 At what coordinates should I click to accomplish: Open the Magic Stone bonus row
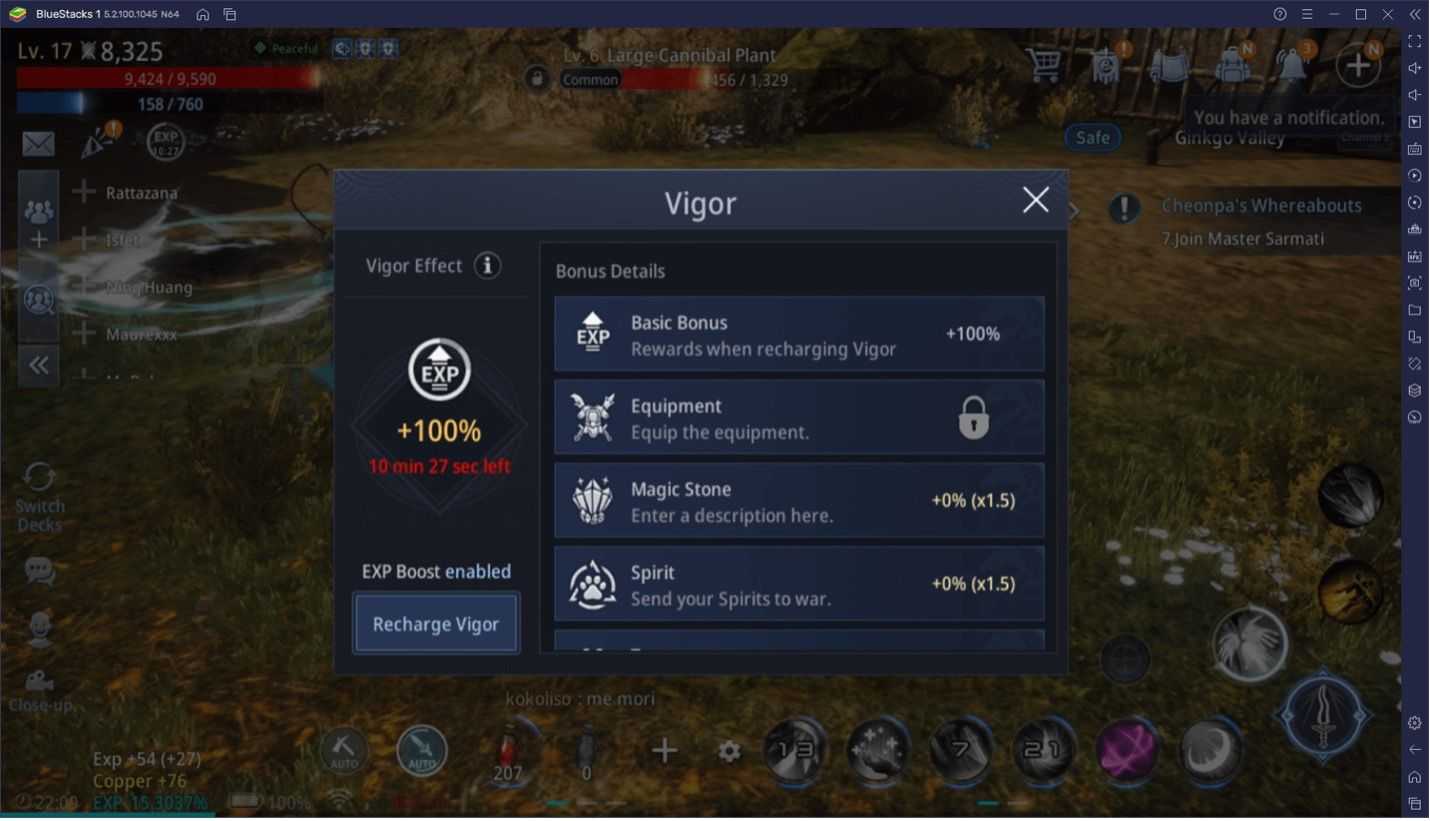pos(799,500)
